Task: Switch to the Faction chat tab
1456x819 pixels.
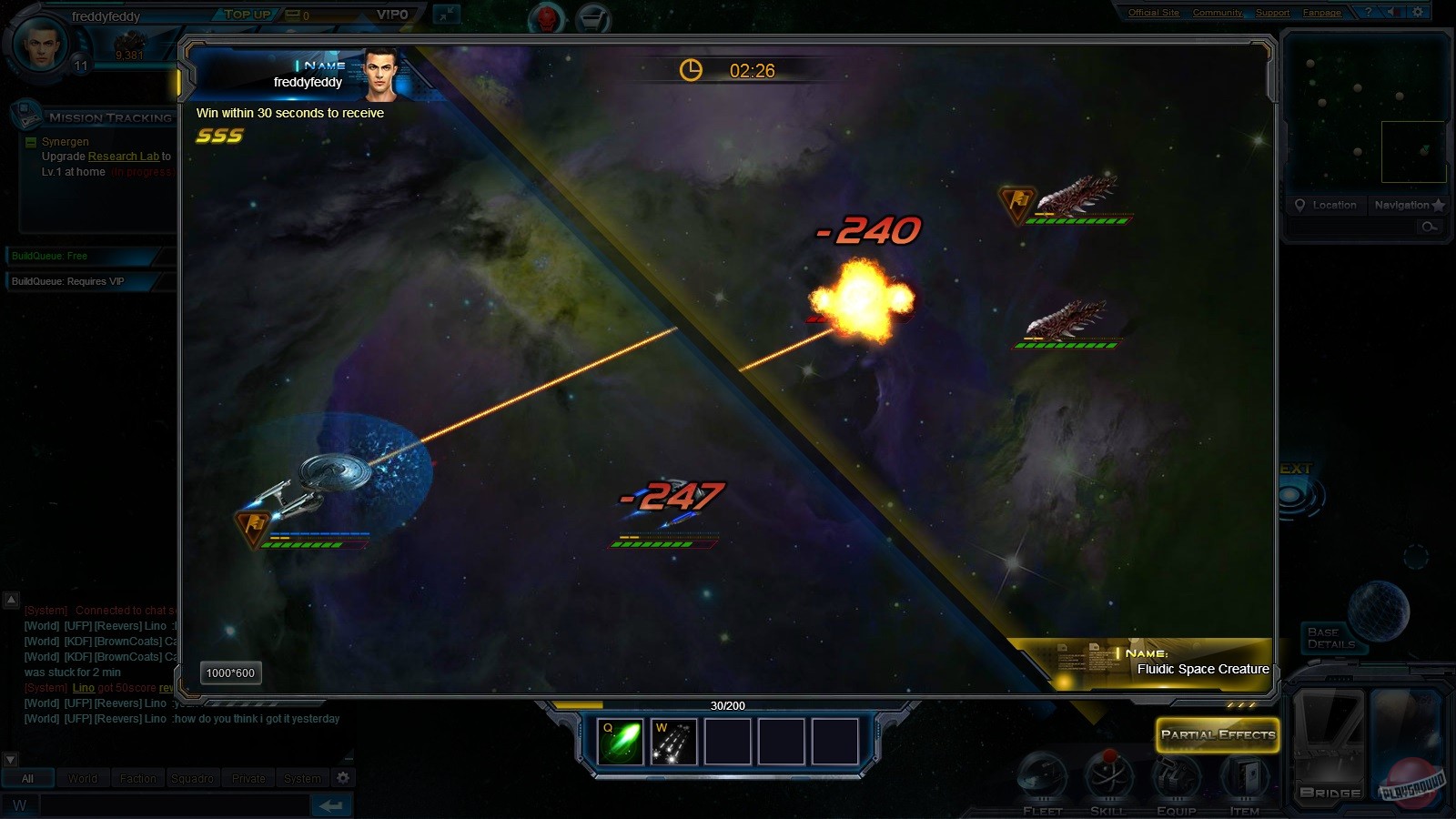Action: pos(138,778)
